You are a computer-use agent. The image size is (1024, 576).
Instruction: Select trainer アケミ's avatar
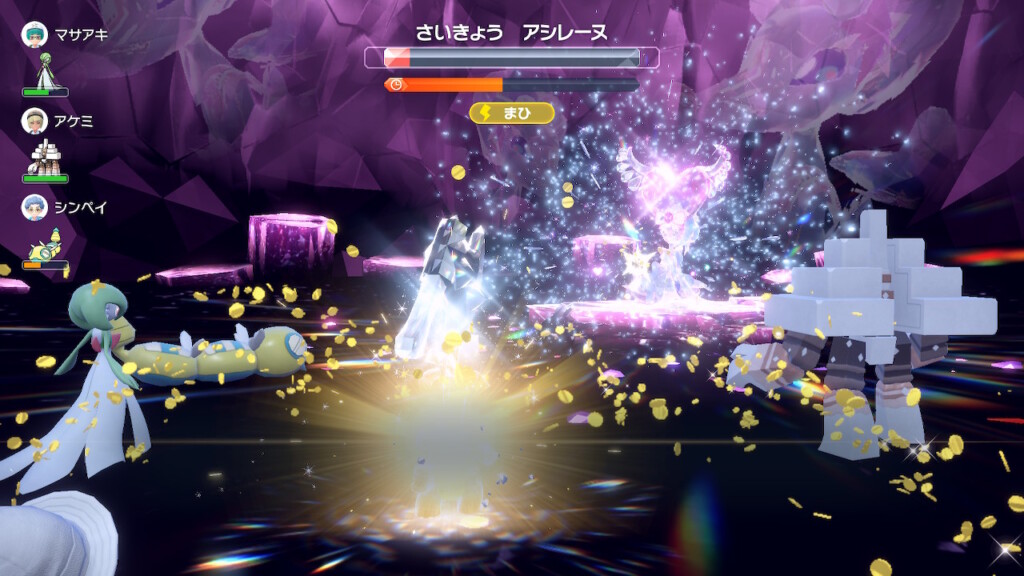34,121
